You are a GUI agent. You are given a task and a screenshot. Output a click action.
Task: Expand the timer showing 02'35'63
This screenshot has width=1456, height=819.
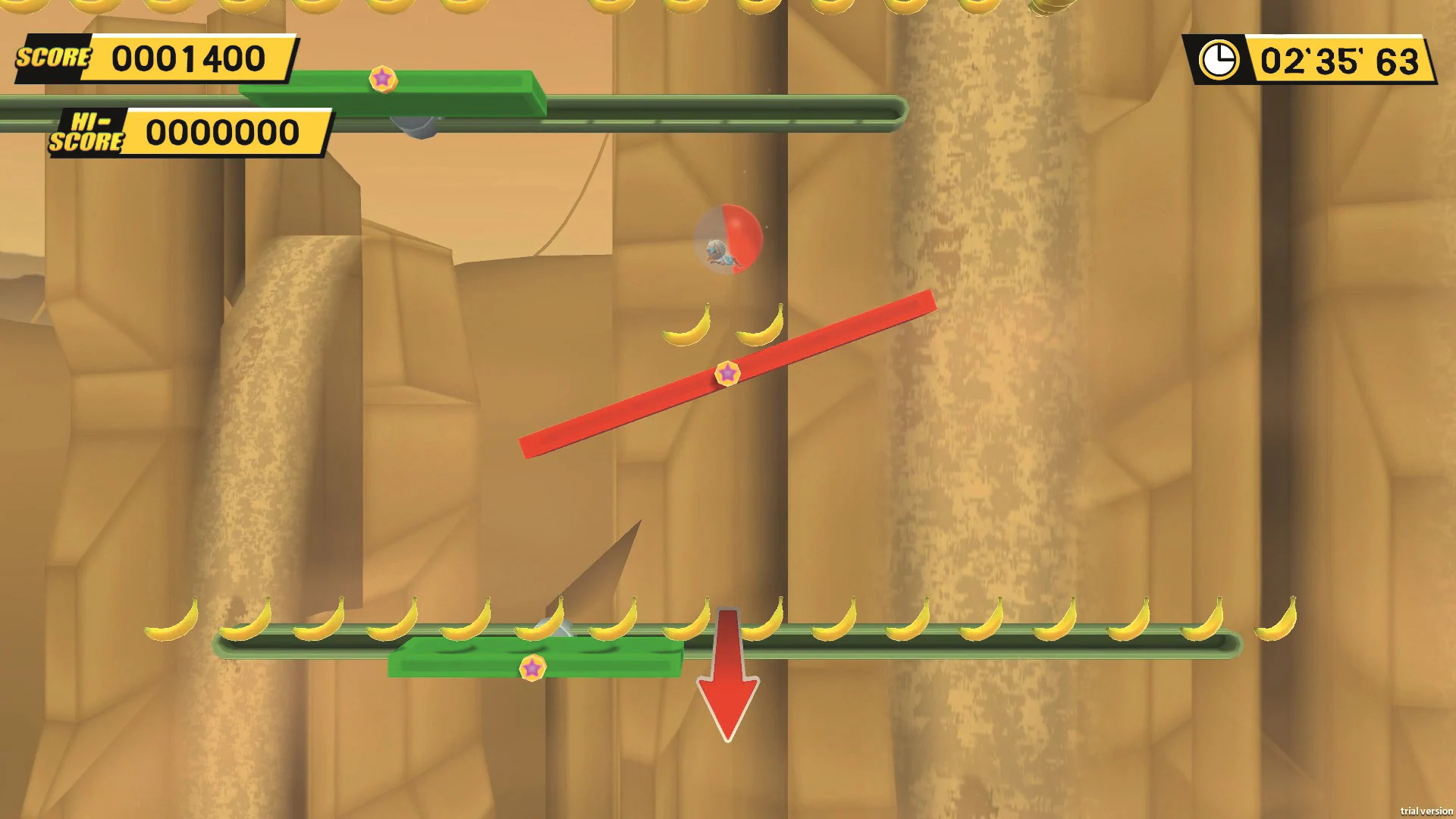(1341, 61)
